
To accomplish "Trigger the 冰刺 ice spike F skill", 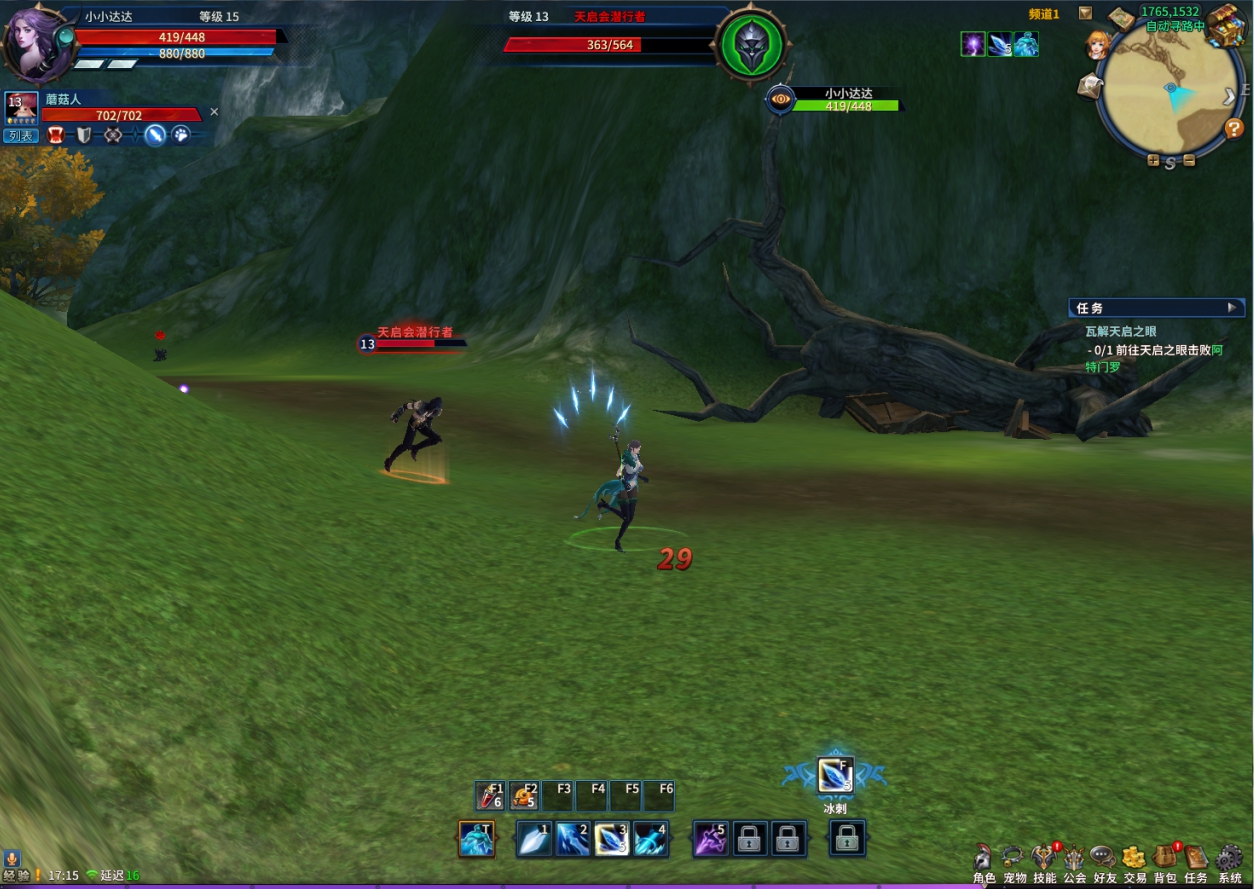I will [x=835, y=775].
